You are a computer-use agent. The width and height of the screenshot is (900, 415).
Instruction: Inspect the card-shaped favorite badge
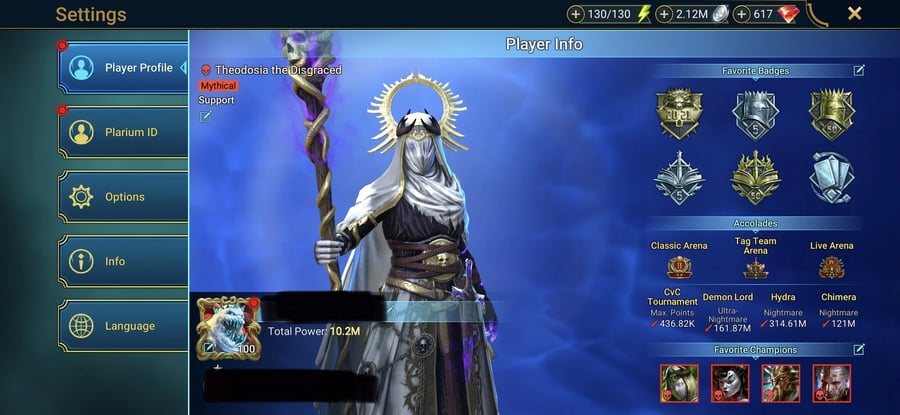click(832, 176)
